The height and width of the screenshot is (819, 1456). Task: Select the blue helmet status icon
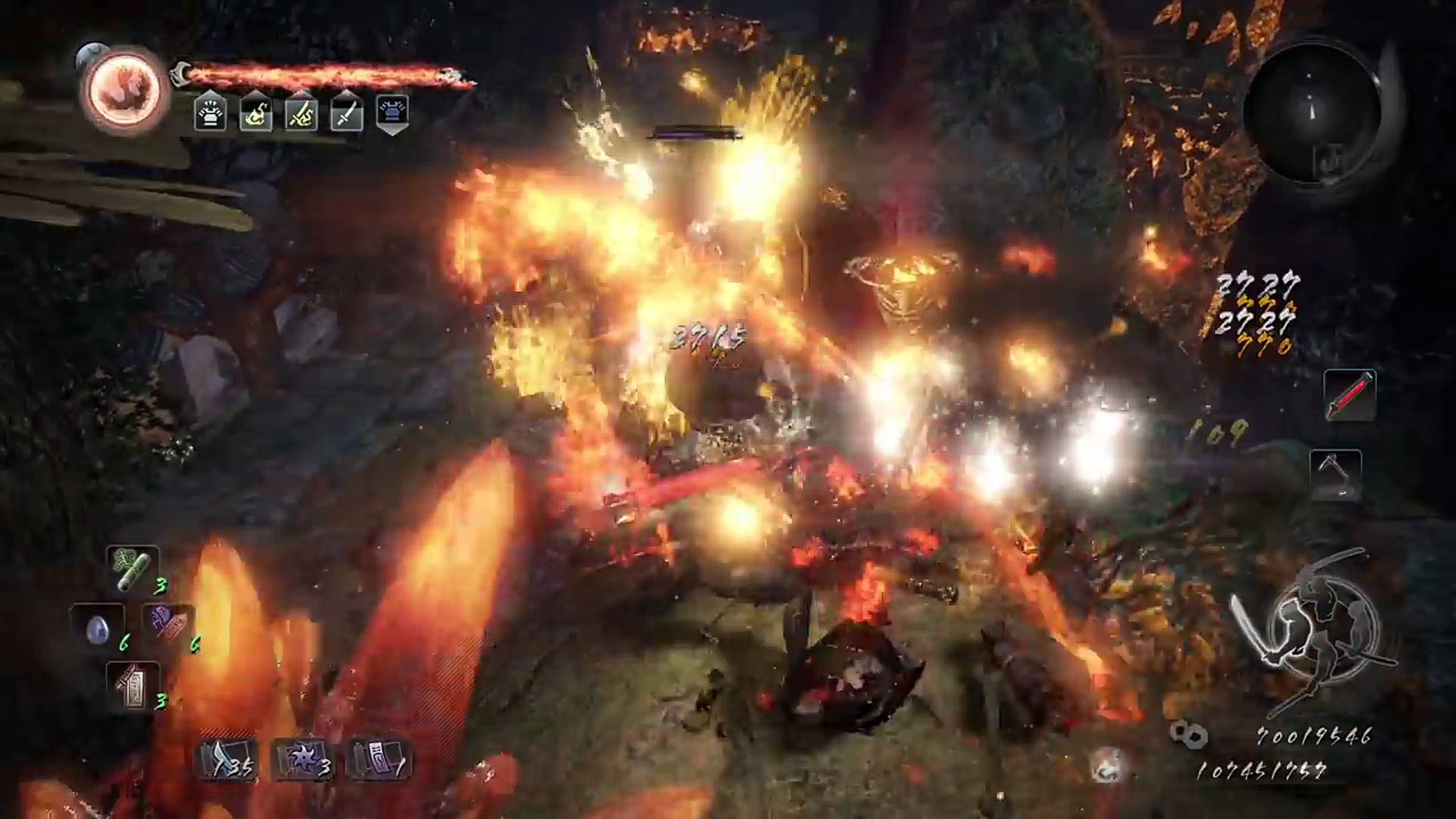coord(392,114)
